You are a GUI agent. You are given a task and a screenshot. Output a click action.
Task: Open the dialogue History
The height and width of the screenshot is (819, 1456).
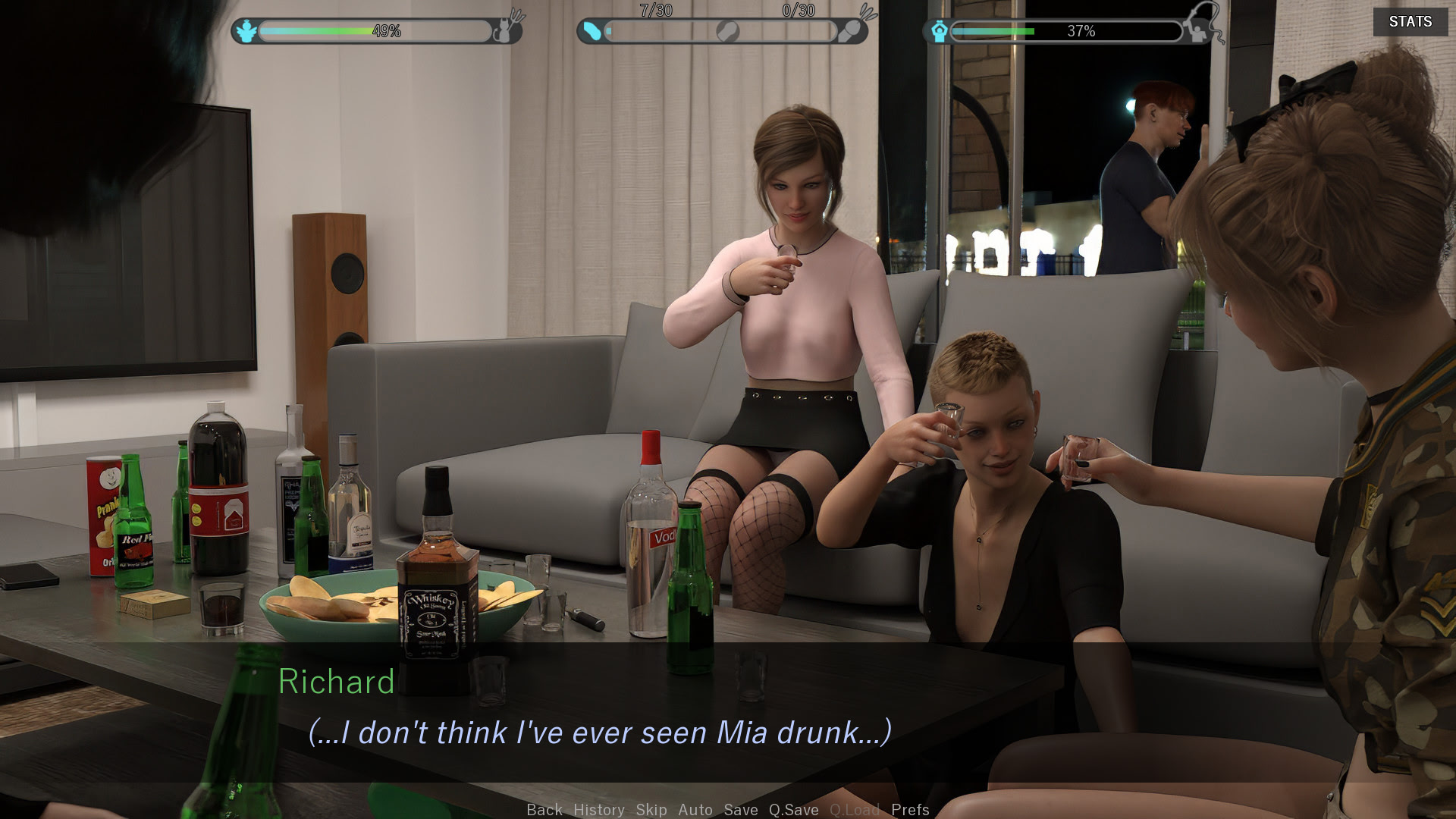click(x=599, y=809)
